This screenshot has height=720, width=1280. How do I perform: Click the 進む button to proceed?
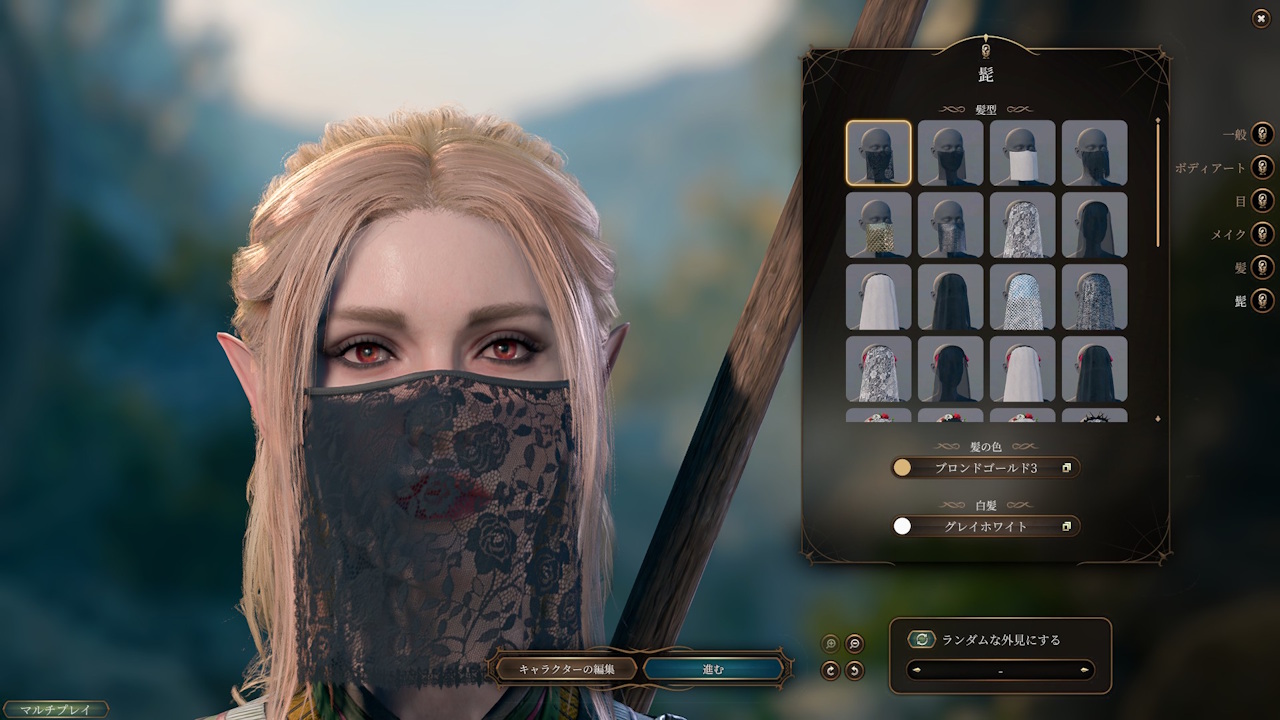713,669
